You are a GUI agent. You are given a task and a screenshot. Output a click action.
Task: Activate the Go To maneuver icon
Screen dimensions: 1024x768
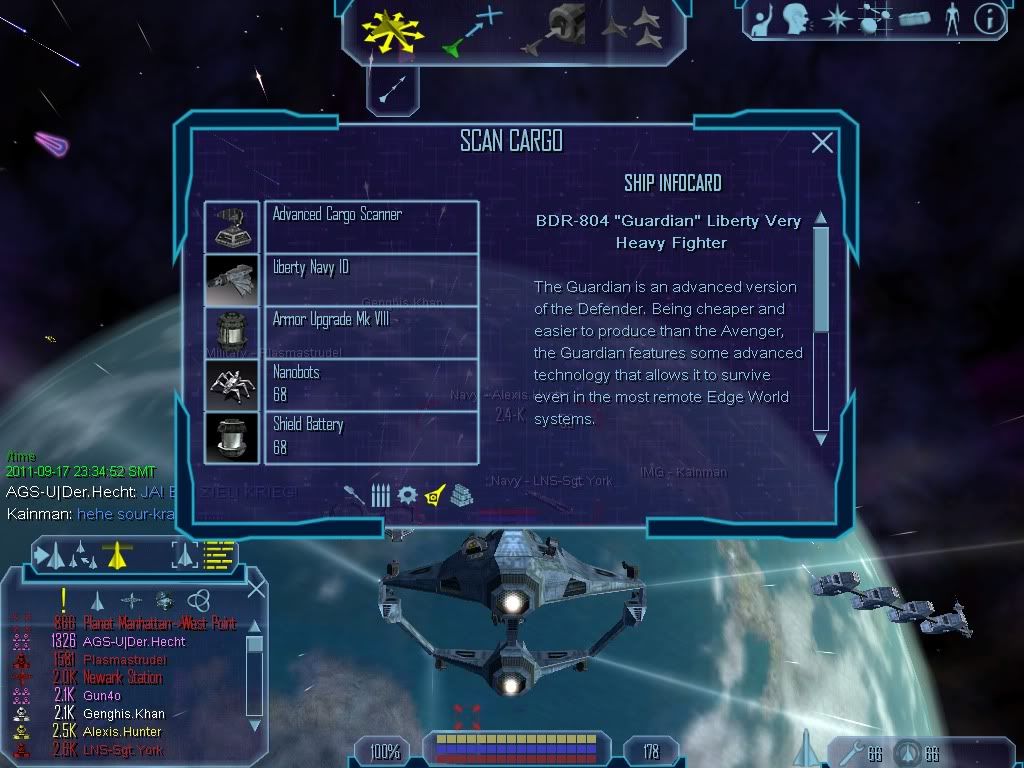[x=471, y=31]
